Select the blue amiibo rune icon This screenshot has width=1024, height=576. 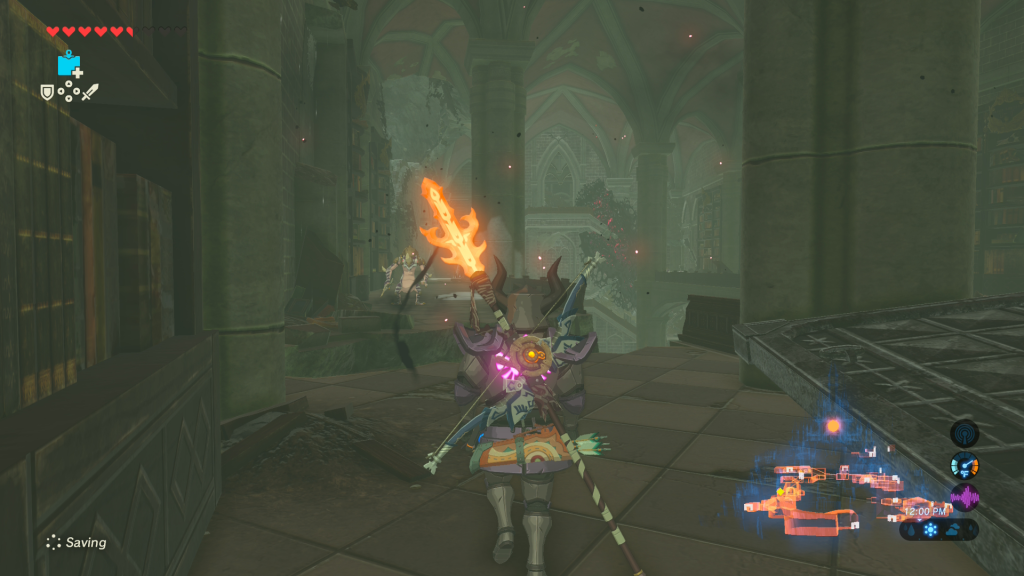(x=69, y=64)
